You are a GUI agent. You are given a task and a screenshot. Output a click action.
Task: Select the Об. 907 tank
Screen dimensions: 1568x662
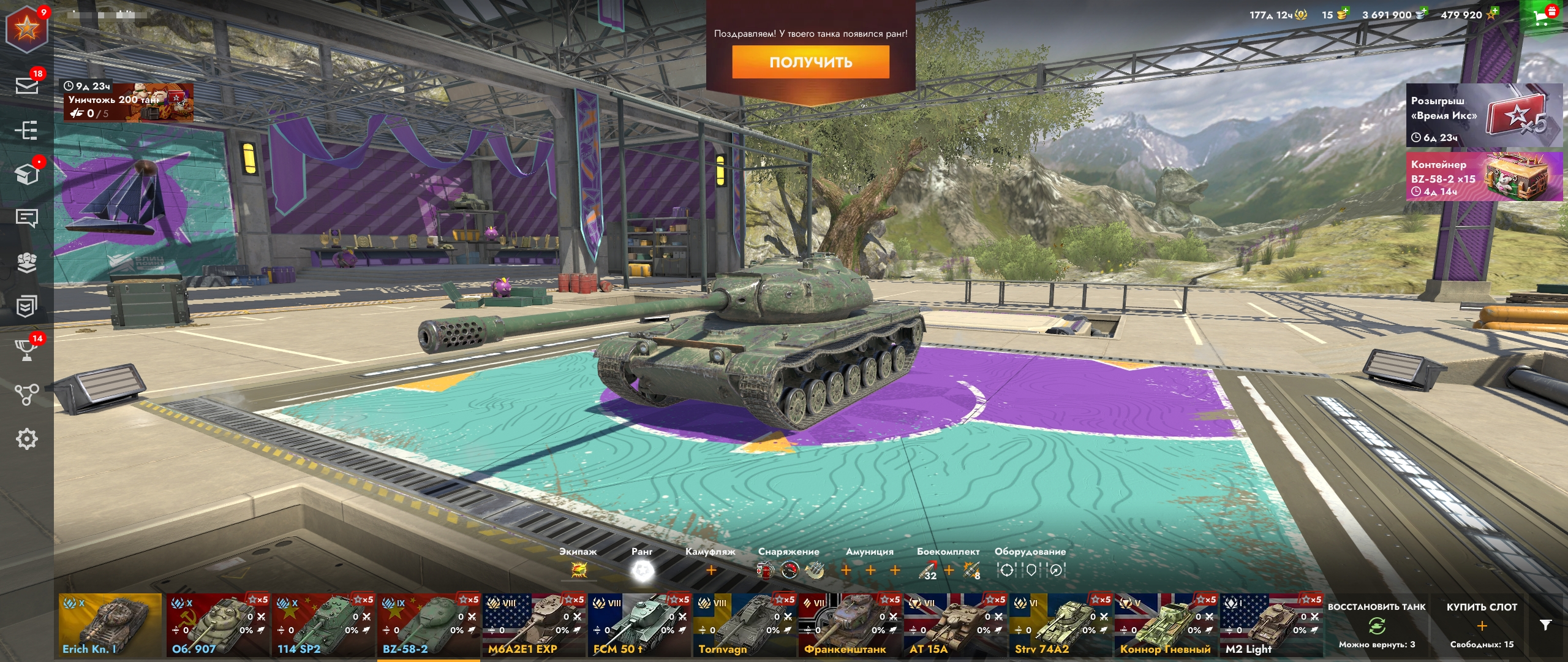(217, 625)
